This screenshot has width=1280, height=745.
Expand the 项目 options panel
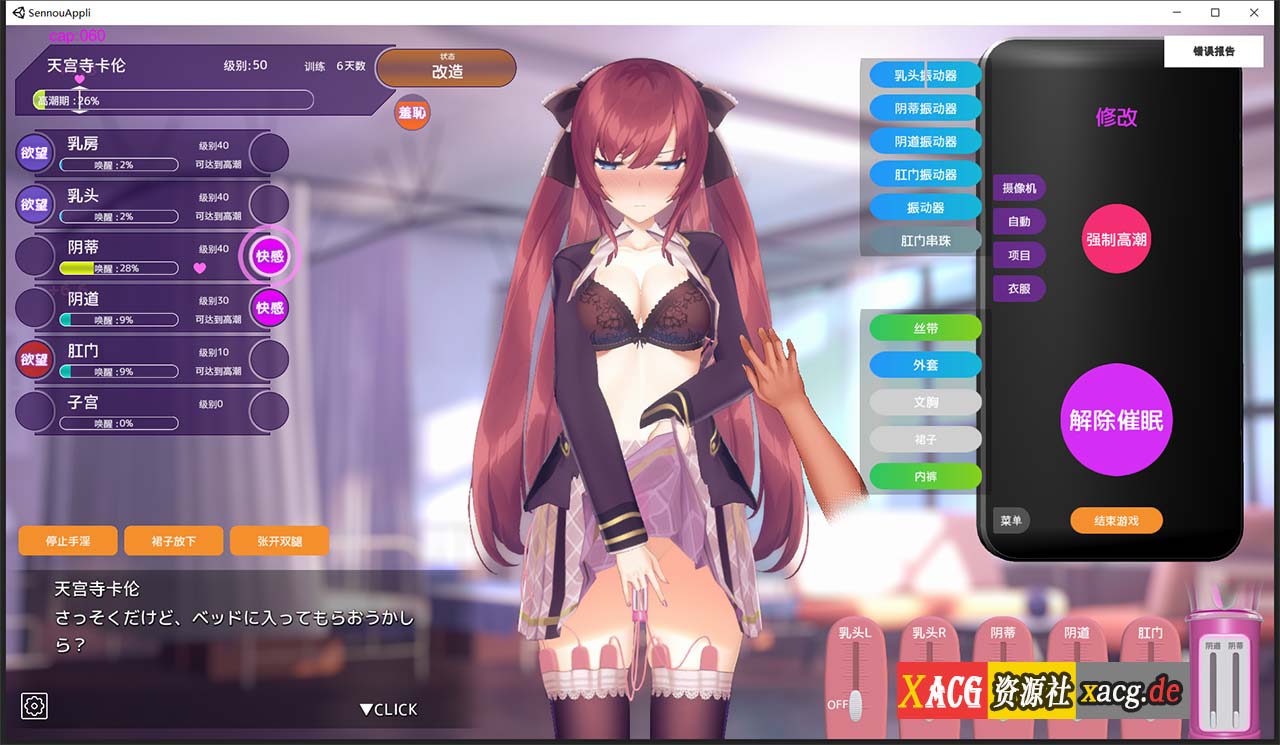click(1018, 255)
